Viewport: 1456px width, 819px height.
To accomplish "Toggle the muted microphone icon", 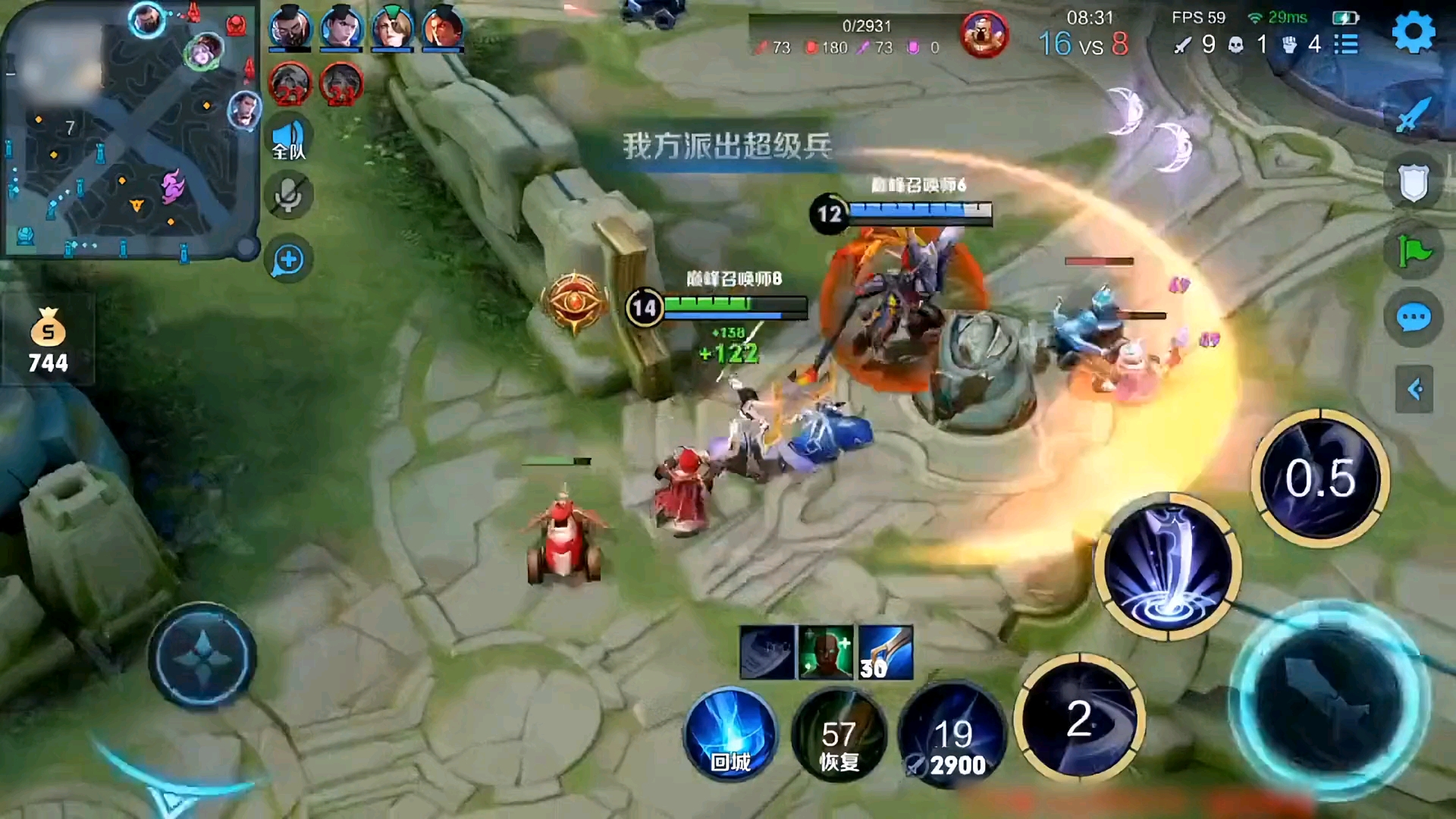I will (x=288, y=196).
